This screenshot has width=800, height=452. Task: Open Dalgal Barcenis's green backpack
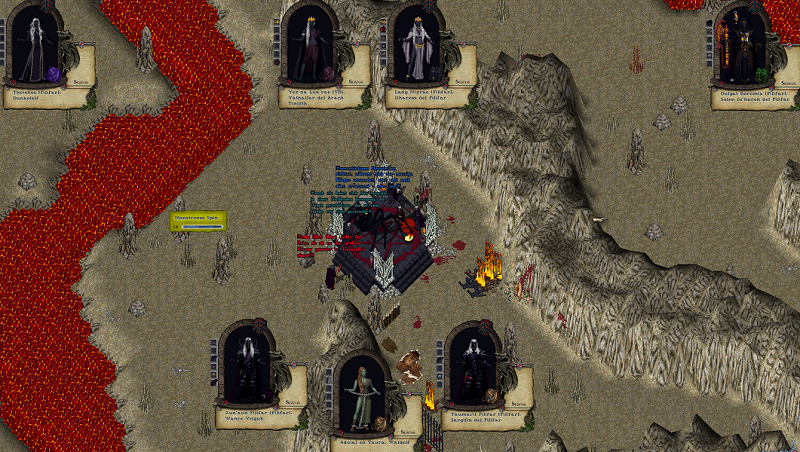(760, 74)
